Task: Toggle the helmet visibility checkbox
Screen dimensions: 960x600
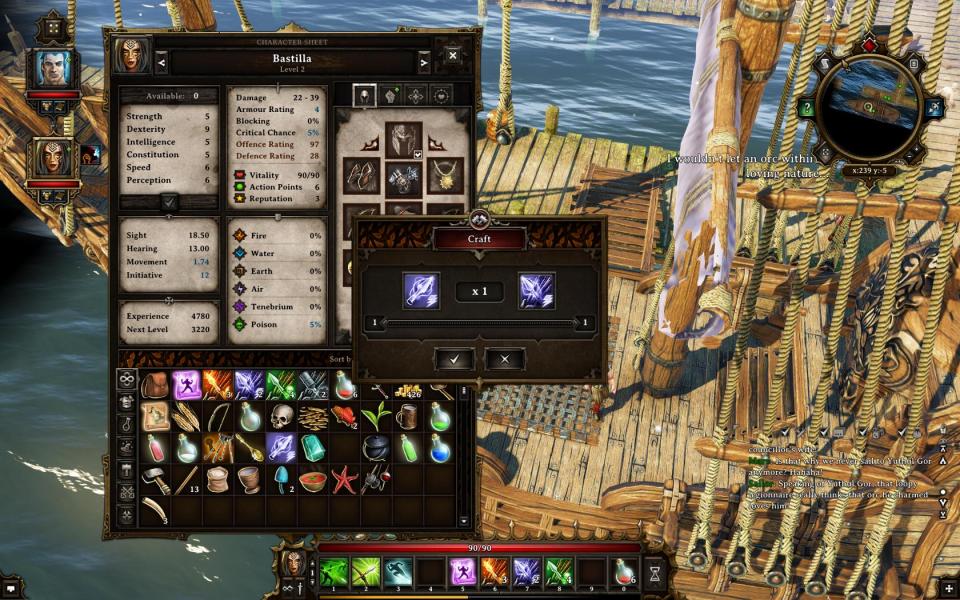Action: click(x=418, y=155)
